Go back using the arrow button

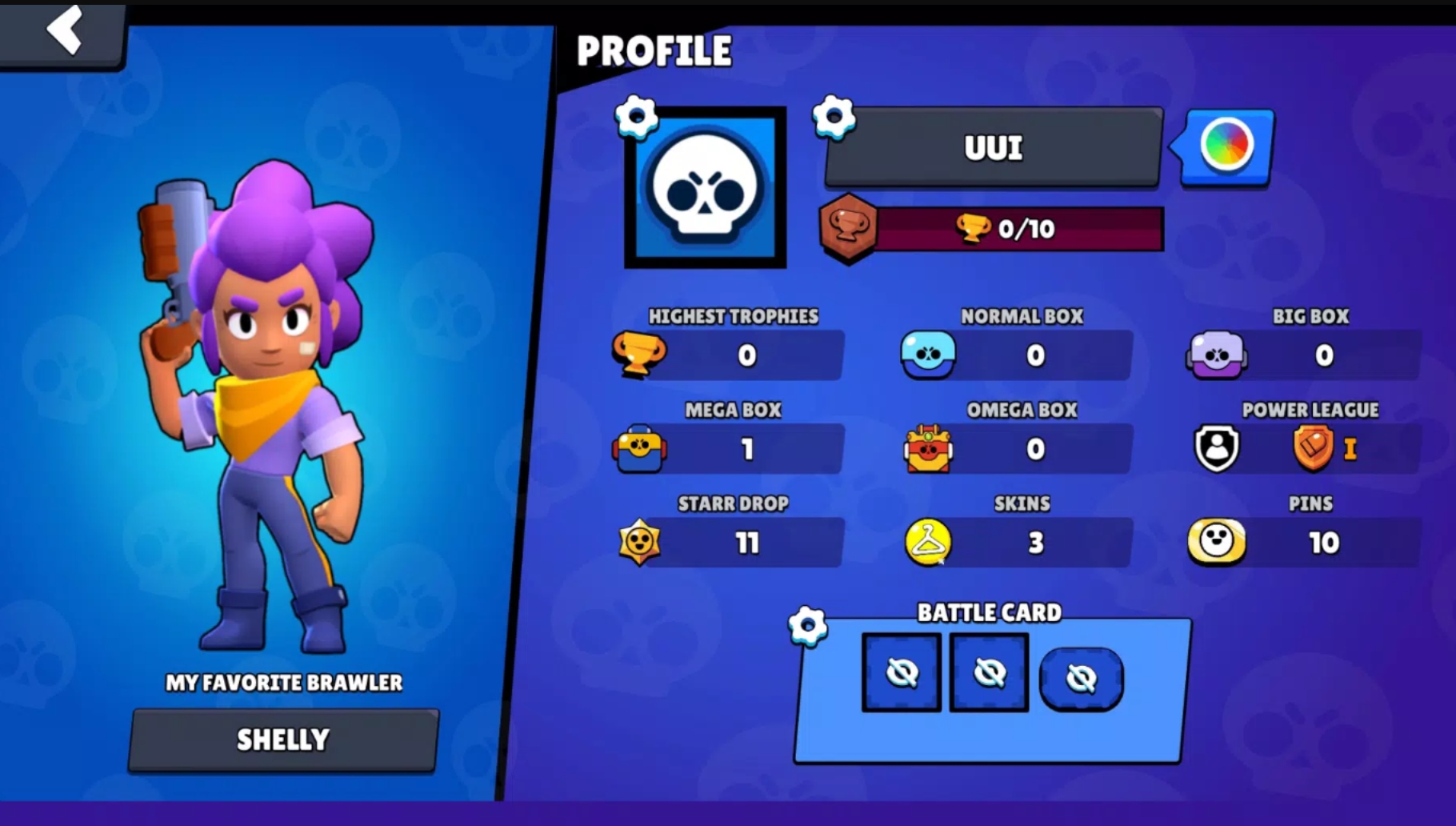tap(64, 30)
